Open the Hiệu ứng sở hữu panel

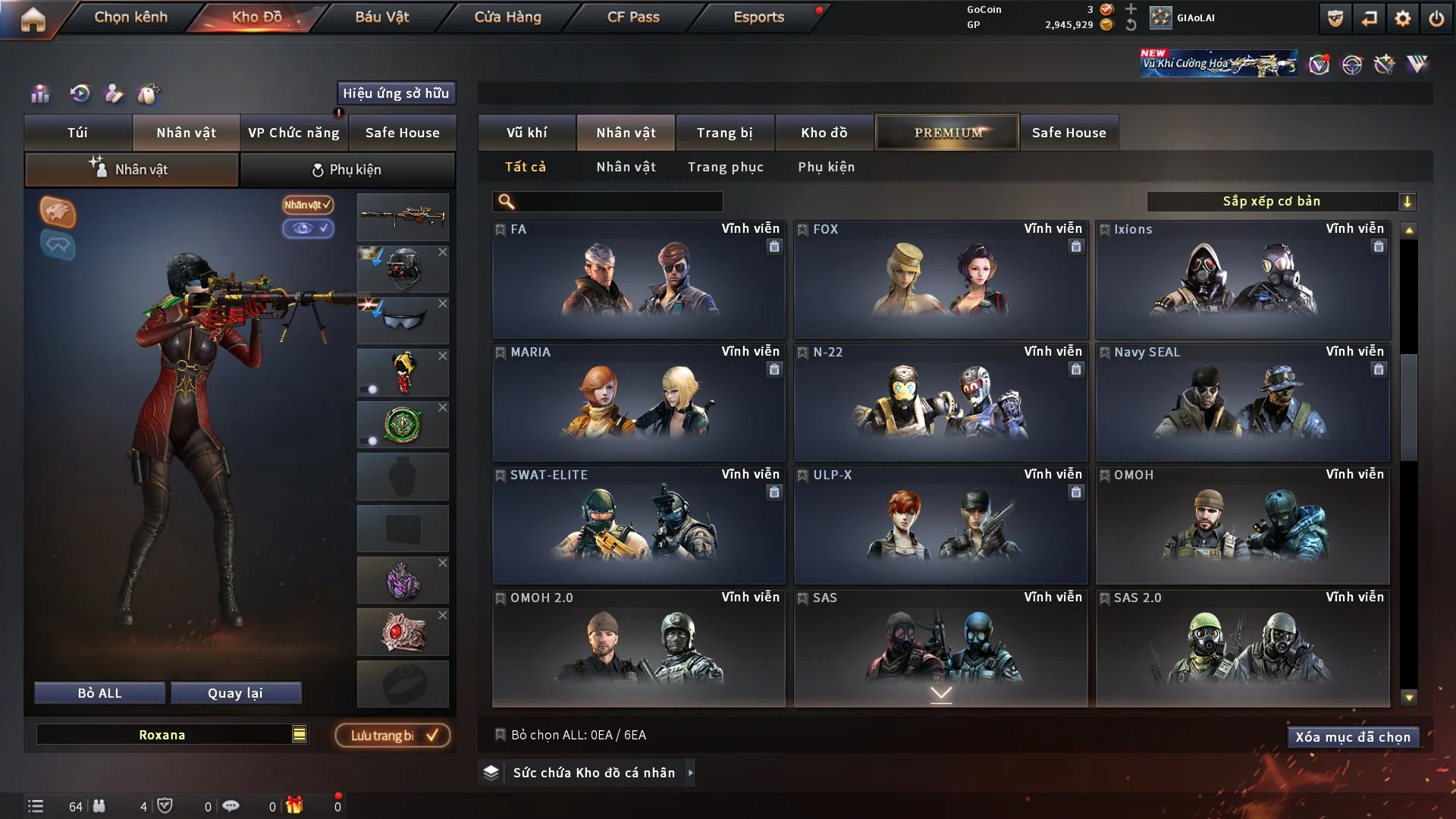[395, 93]
